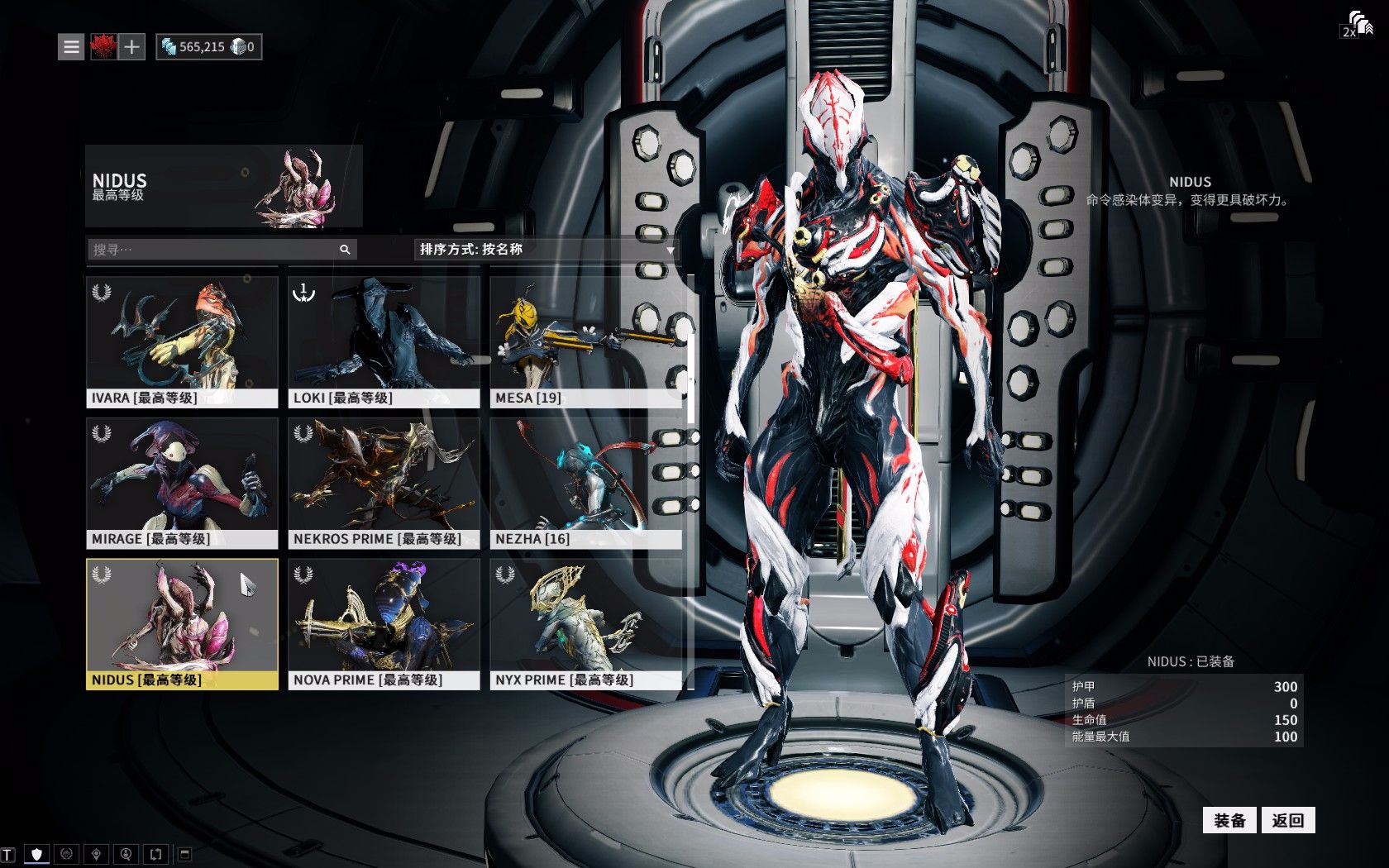
Task: Confirm with the 装备 equip button
Action: (1229, 820)
